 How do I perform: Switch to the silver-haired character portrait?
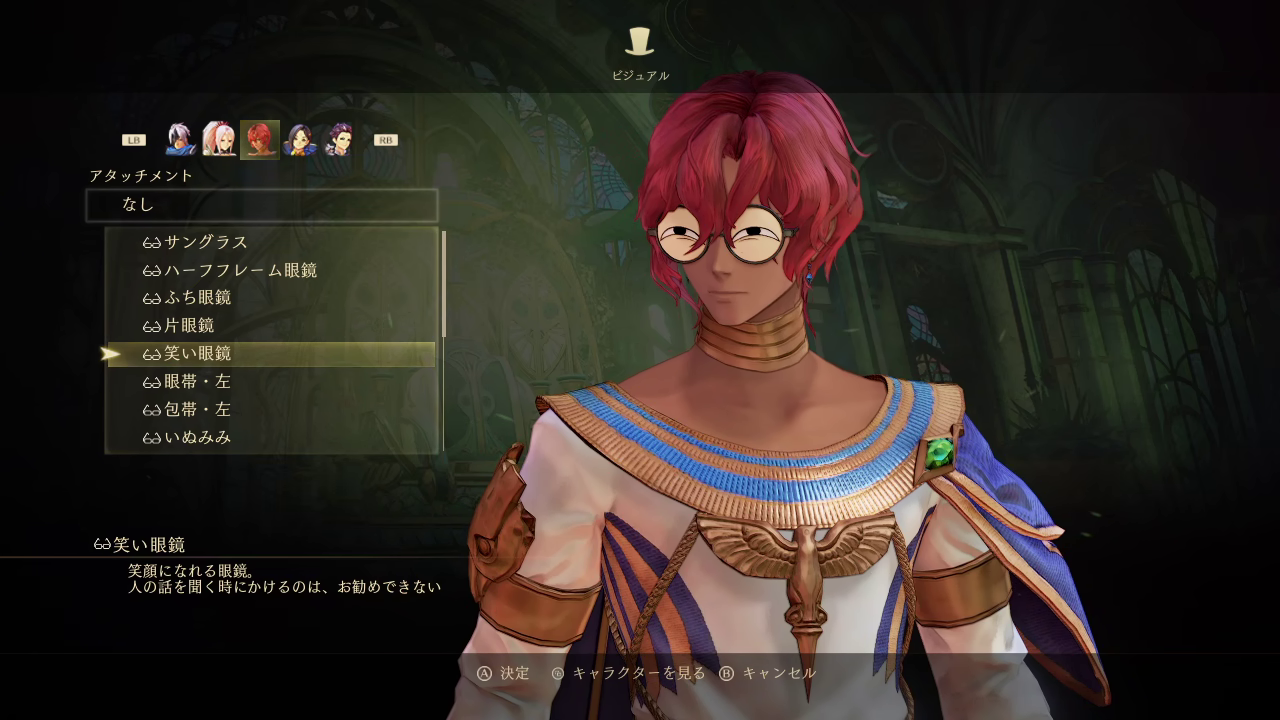(180, 140)
